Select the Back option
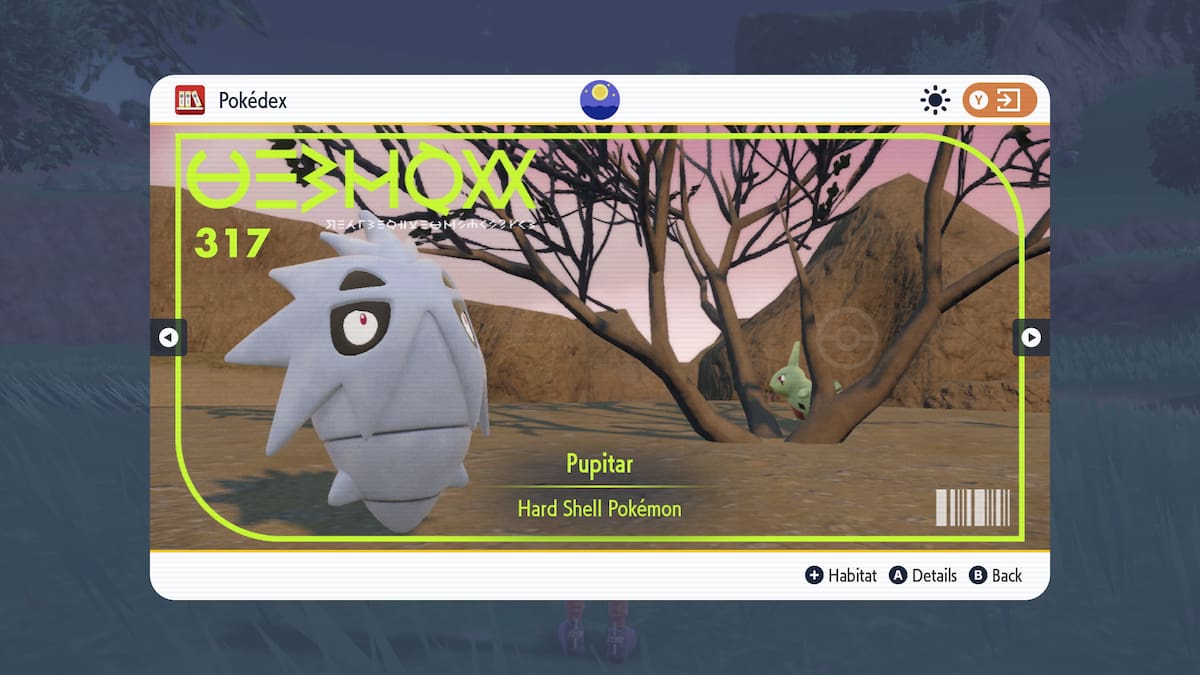The height and width of the screenshot is (675, 1200). pos(996,575)
